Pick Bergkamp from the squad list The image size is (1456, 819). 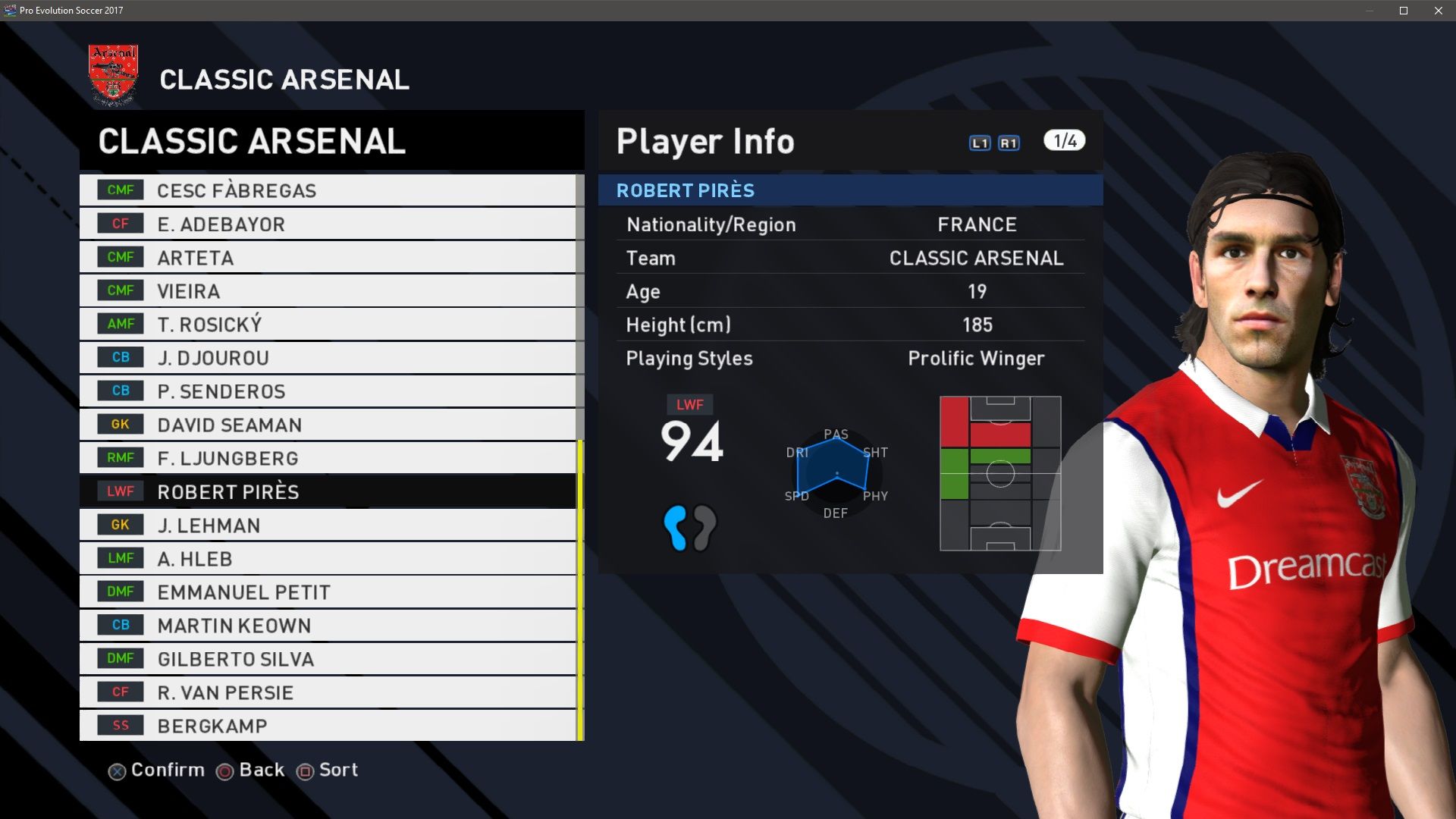point(328,725)
